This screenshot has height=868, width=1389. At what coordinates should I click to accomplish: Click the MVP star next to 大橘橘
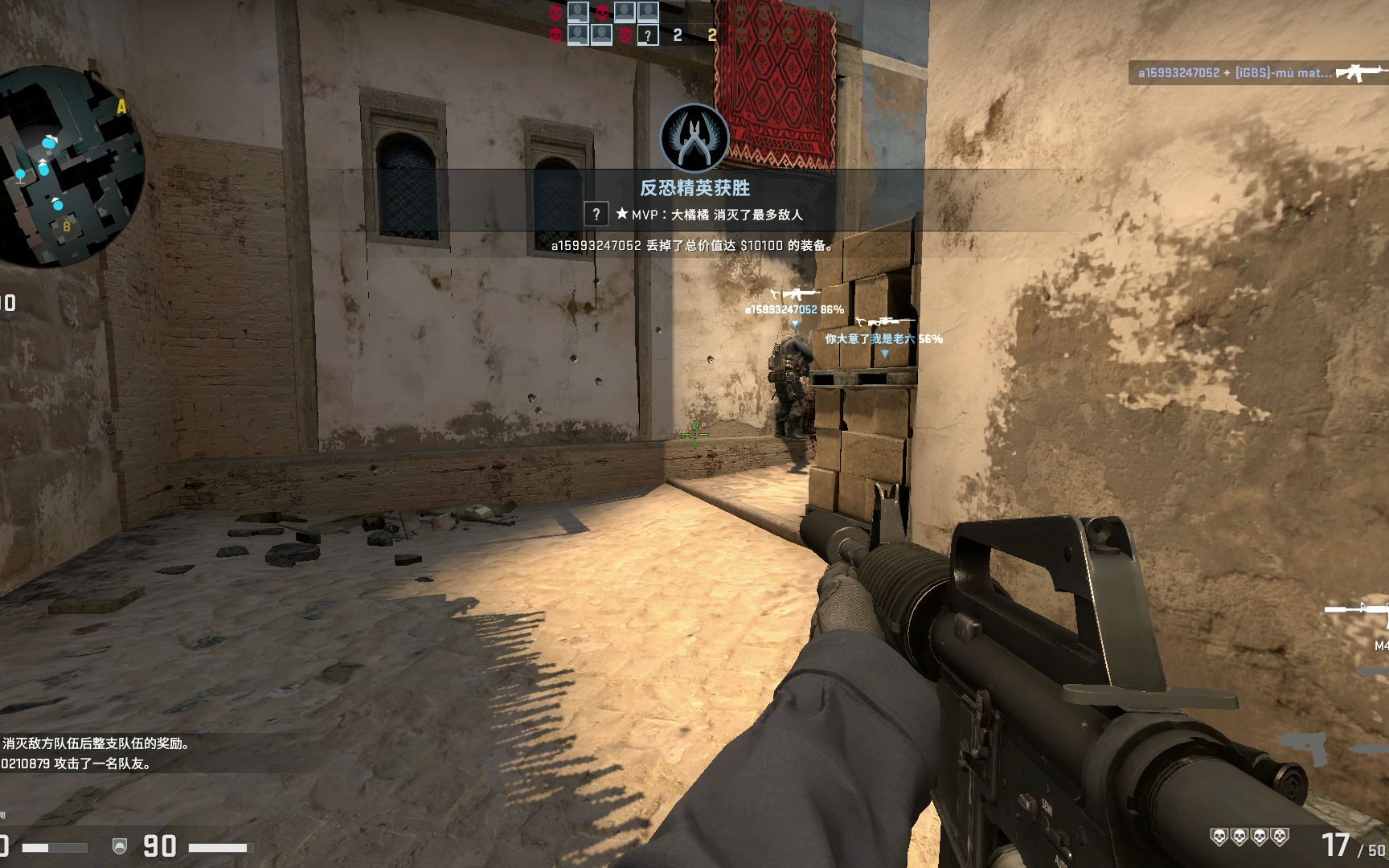point(621,215)
